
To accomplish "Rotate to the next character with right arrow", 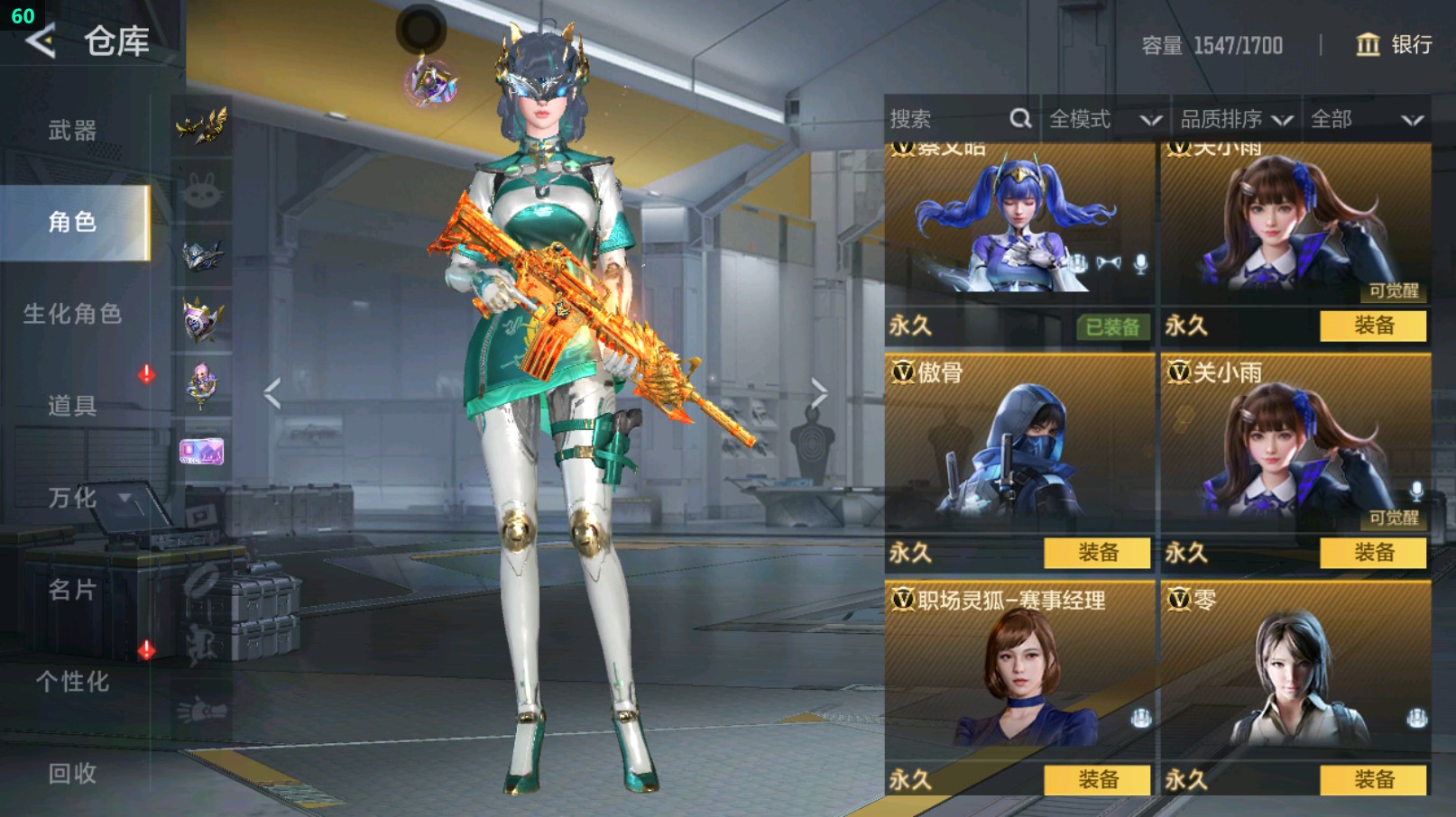I will [x=818, y=393].
